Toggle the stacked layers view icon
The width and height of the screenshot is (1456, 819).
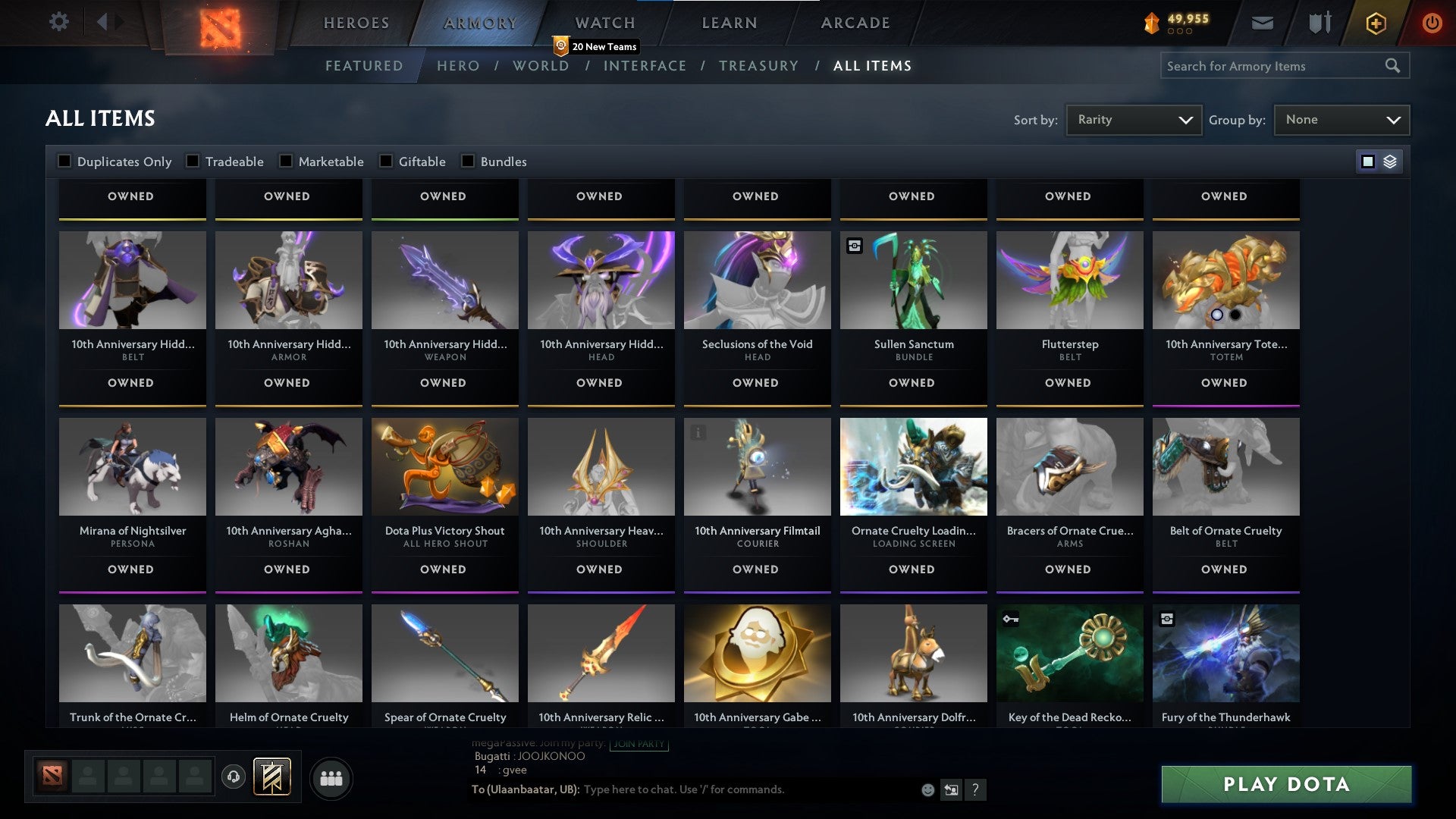1389,161
